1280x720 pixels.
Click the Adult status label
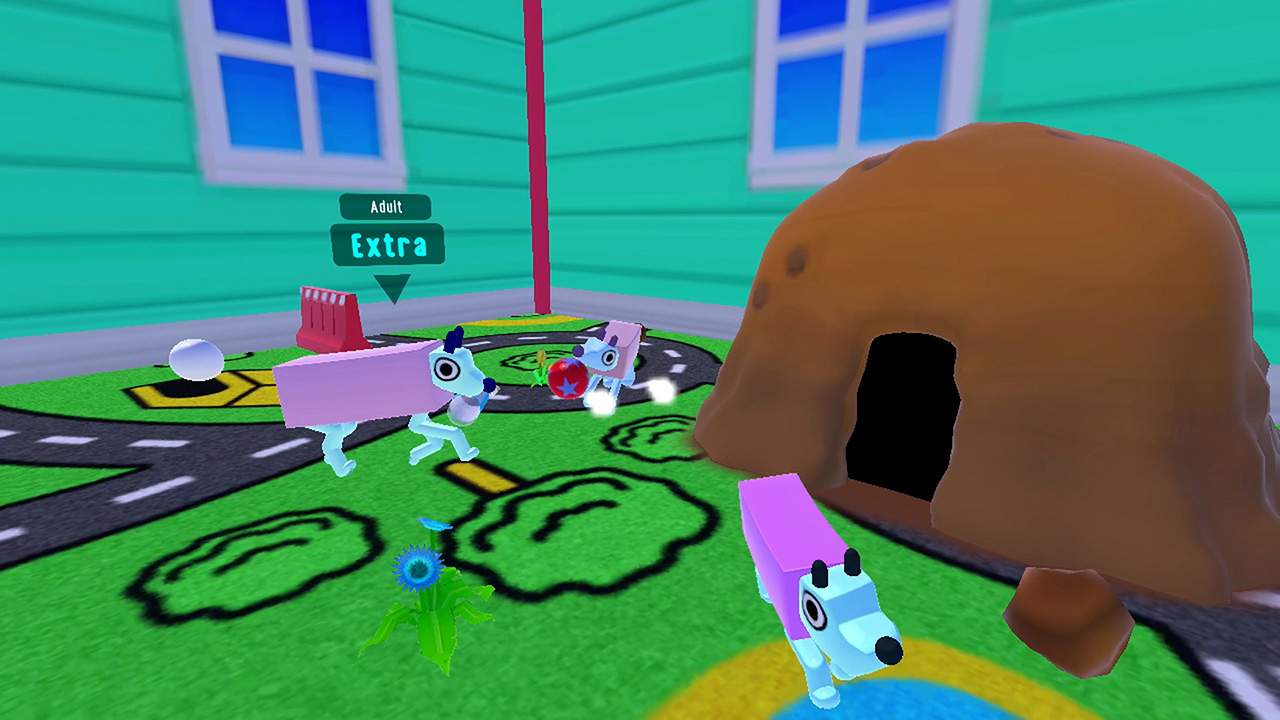coord(386,208)
